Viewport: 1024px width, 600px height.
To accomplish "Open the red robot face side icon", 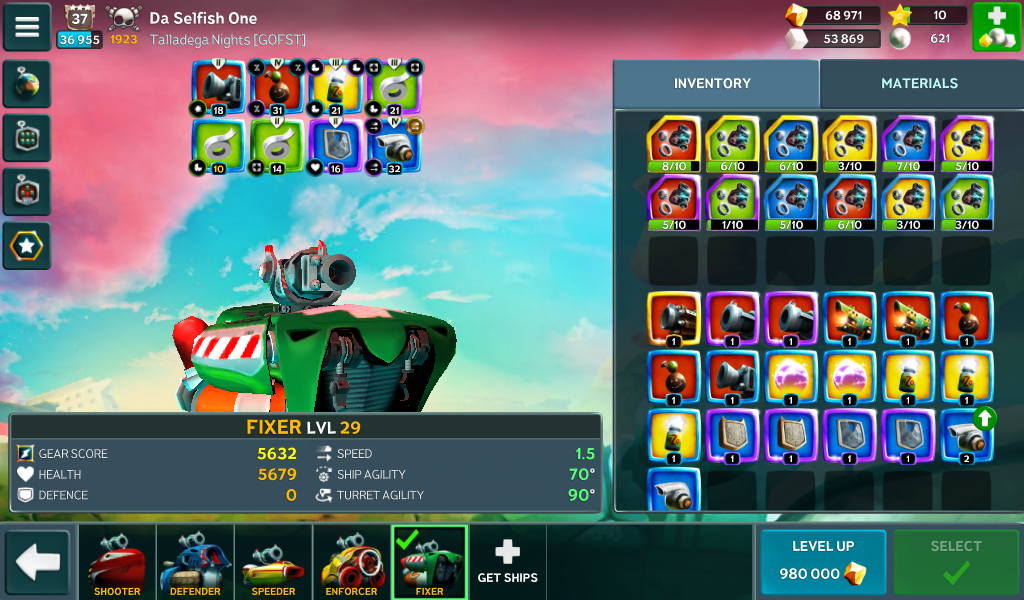I will (27, 191).
